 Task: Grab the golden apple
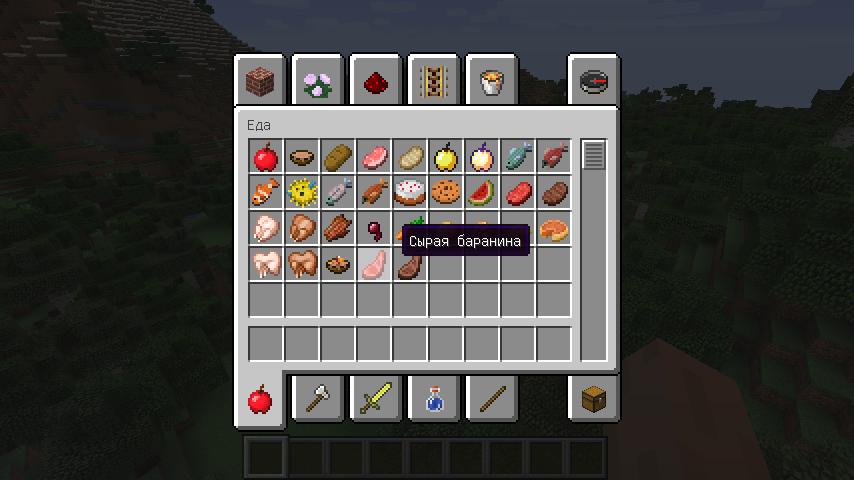coord(446,157)
